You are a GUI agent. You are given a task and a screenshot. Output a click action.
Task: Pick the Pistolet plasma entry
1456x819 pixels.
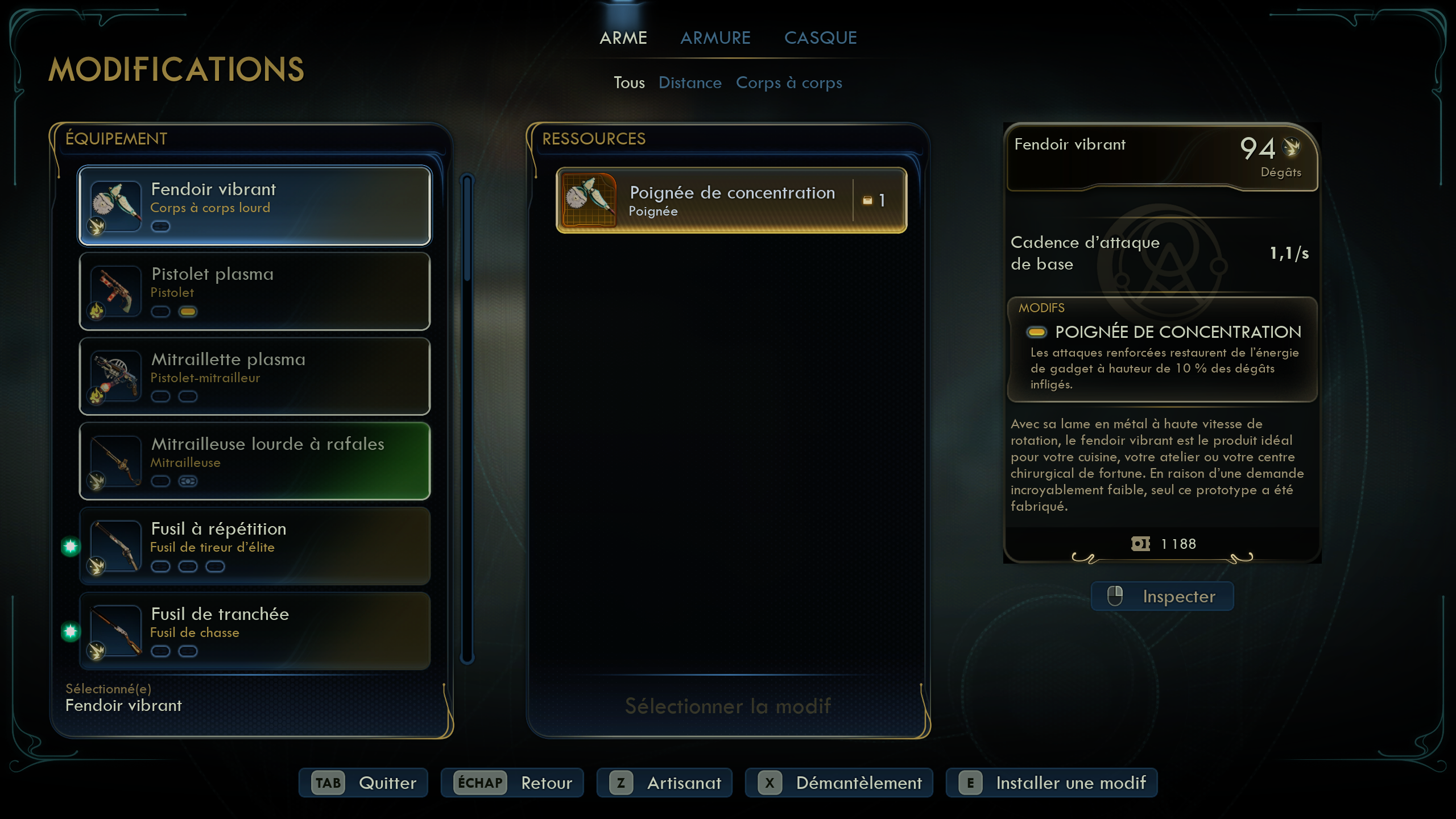254,291
